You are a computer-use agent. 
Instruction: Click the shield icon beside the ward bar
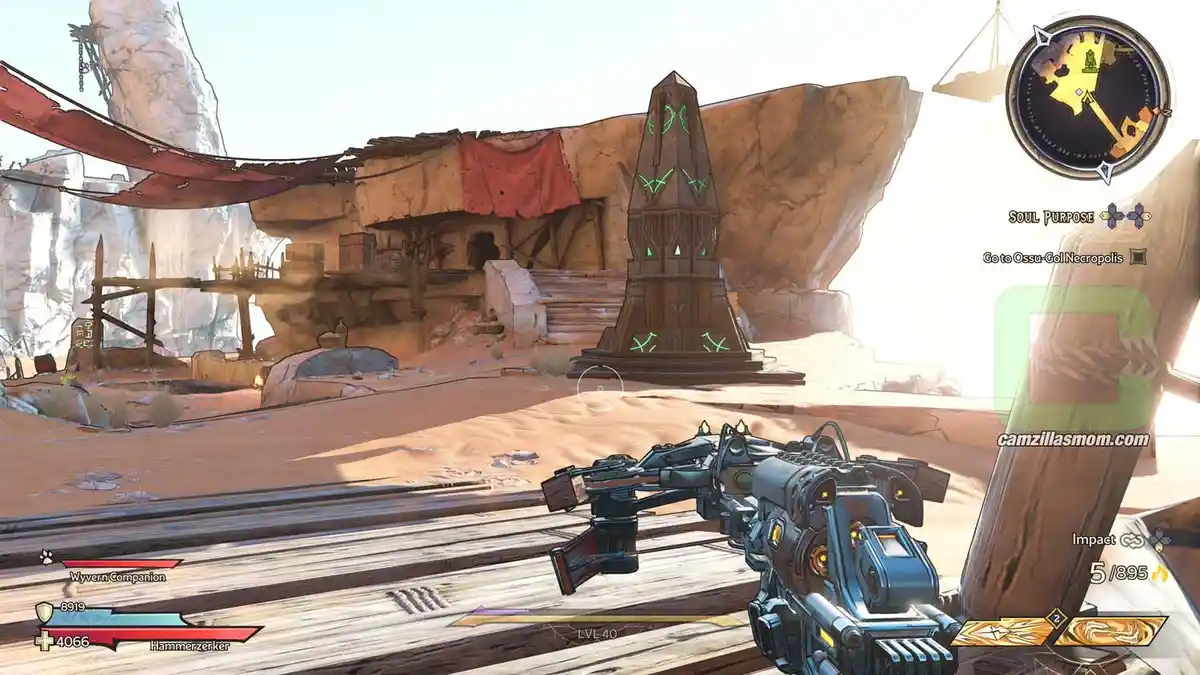[x=44, y=611]
